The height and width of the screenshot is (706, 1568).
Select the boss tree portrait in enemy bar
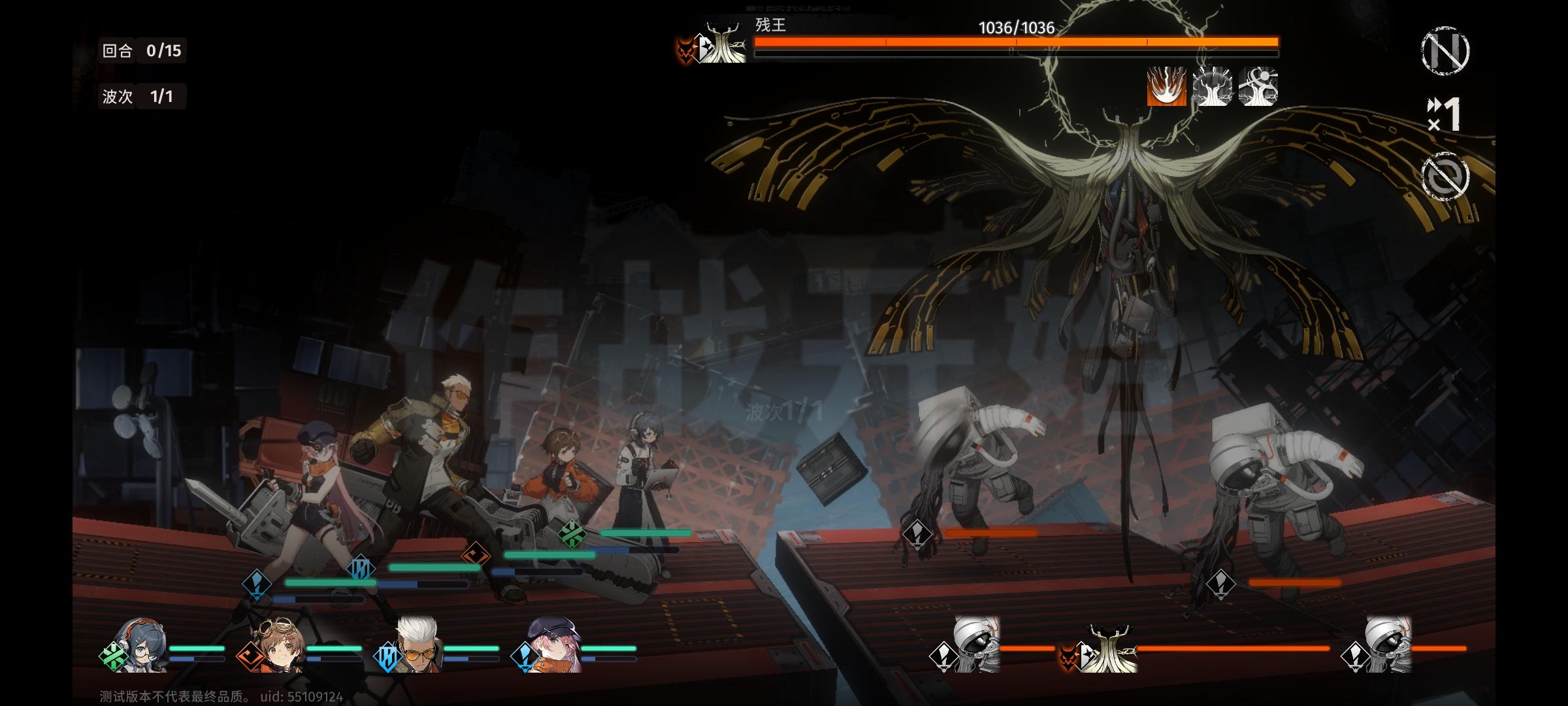click(x=1112, y=648)
